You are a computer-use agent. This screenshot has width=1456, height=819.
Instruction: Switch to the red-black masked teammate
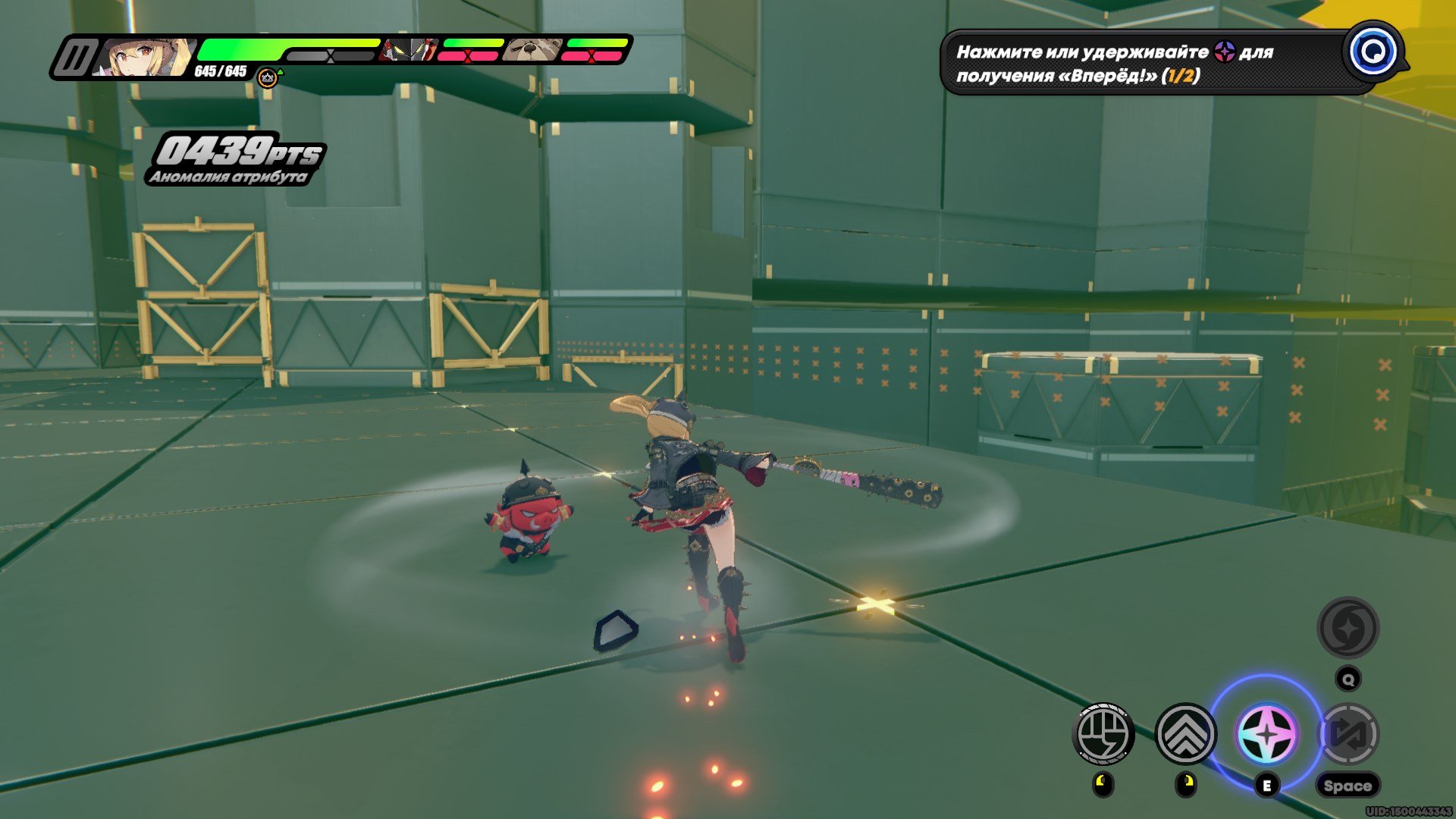click(409, 50)
